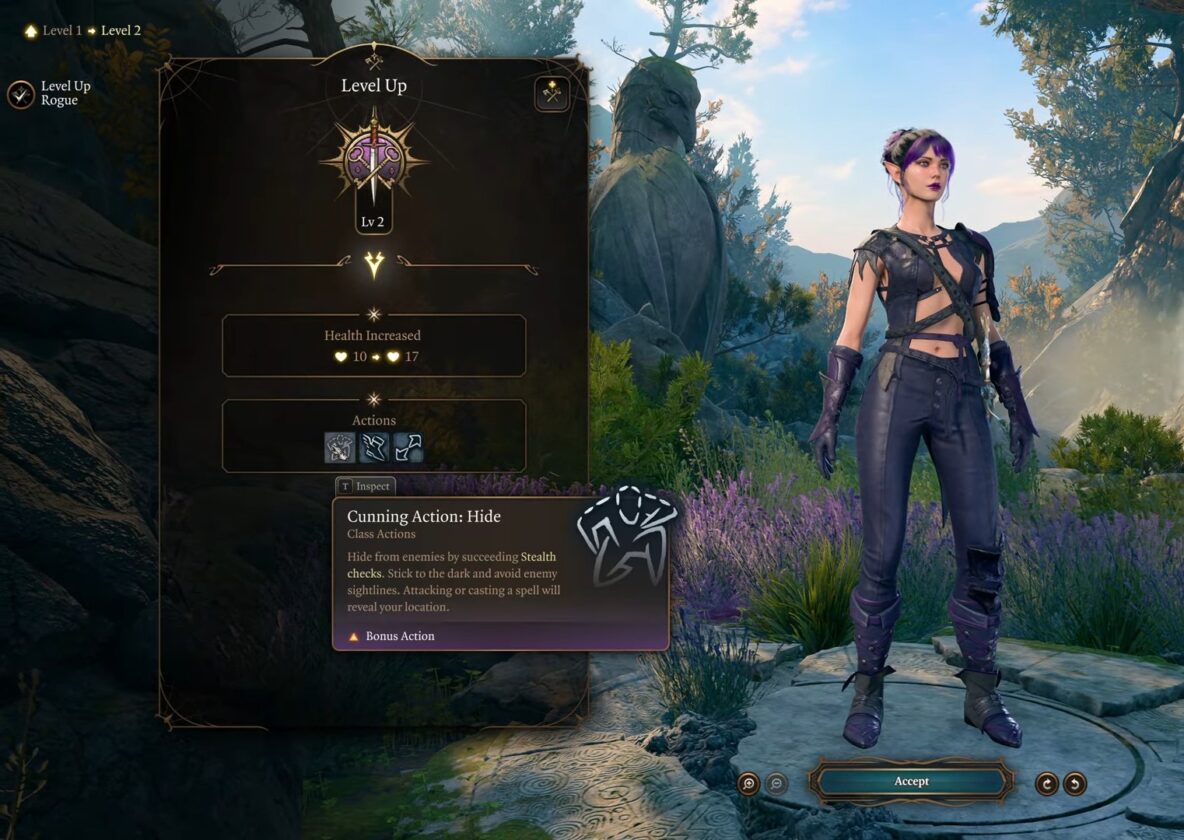The height and width of the screenshot is (840, 1184).
Task: Select the Cunning Action: Dash boot icon
Action: click(374, 447)
